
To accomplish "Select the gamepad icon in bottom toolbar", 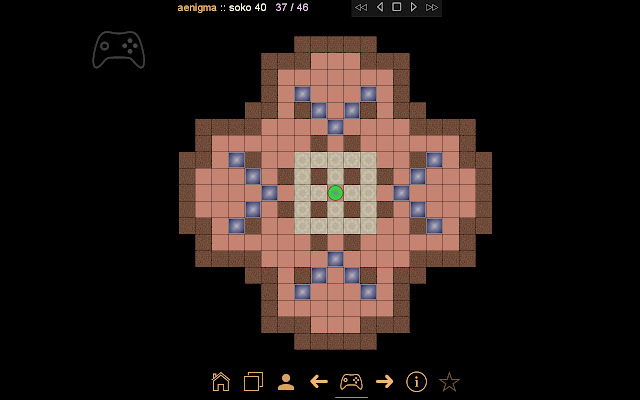I will pos(351,381).
